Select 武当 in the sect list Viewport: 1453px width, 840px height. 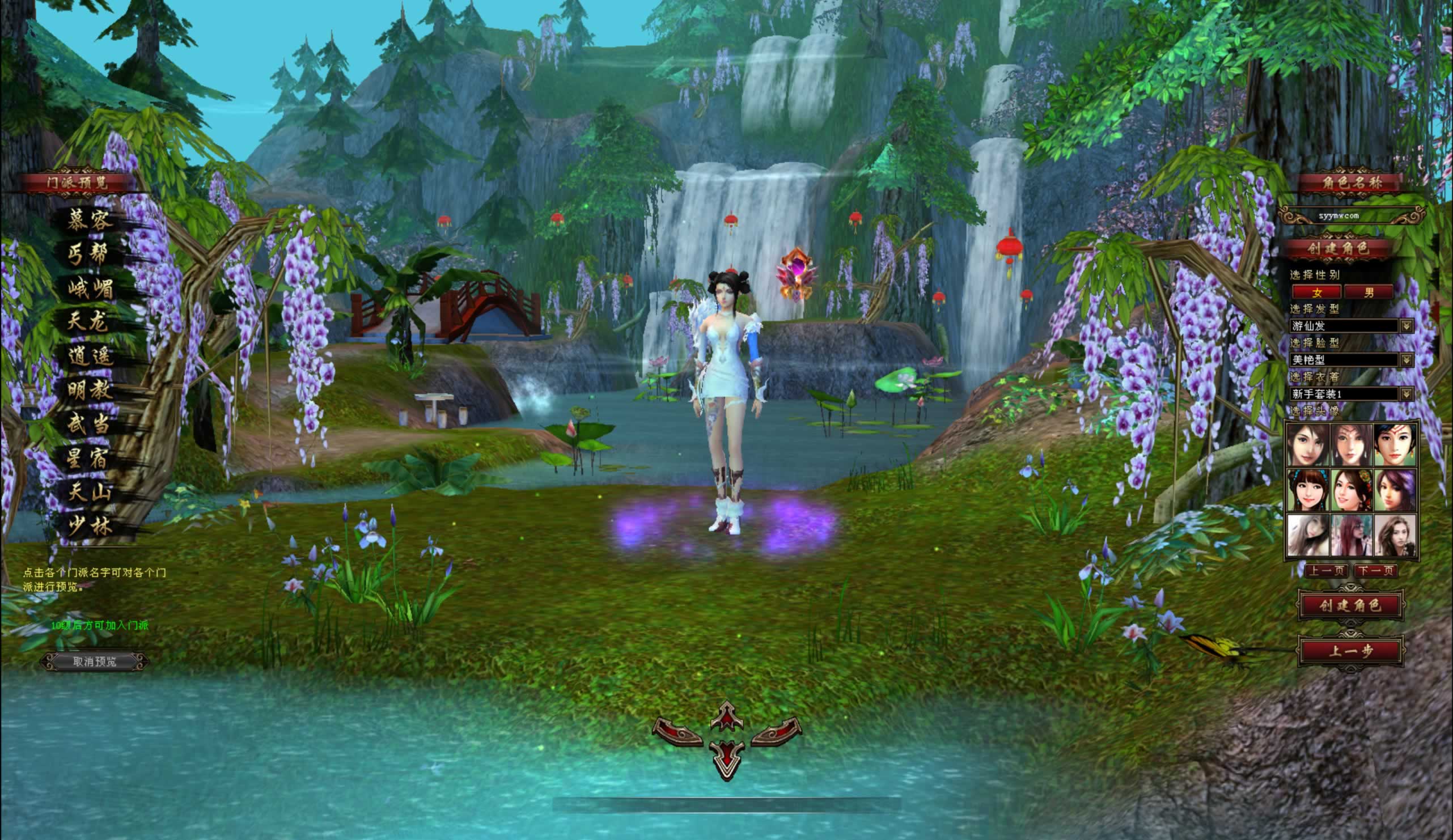(x=89, y=425)
